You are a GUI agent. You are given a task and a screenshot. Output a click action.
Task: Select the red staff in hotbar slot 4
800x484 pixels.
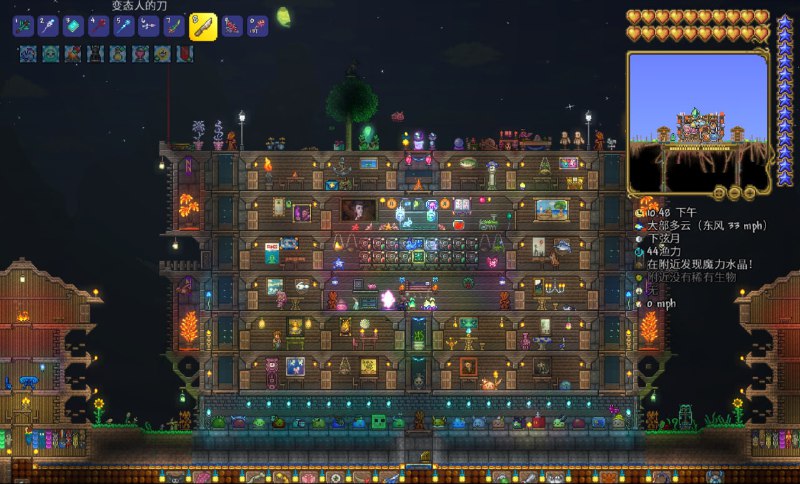pyautogui.click(x=99, y=27)
